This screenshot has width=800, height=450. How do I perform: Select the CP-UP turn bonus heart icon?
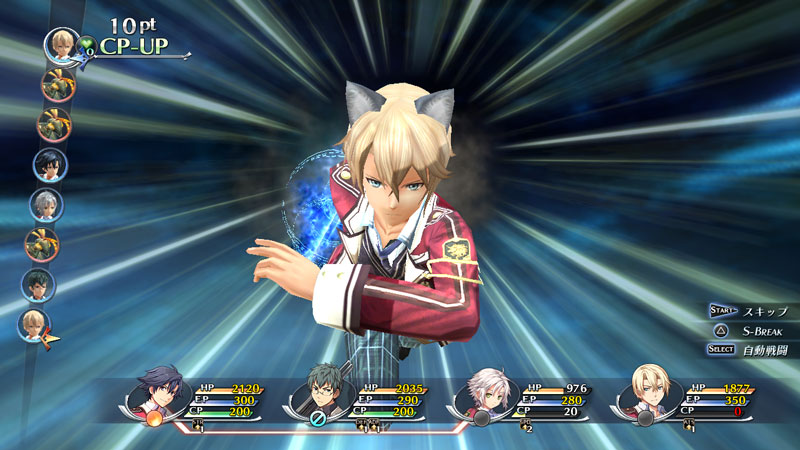pyautogui.click(x=88, y=45)
